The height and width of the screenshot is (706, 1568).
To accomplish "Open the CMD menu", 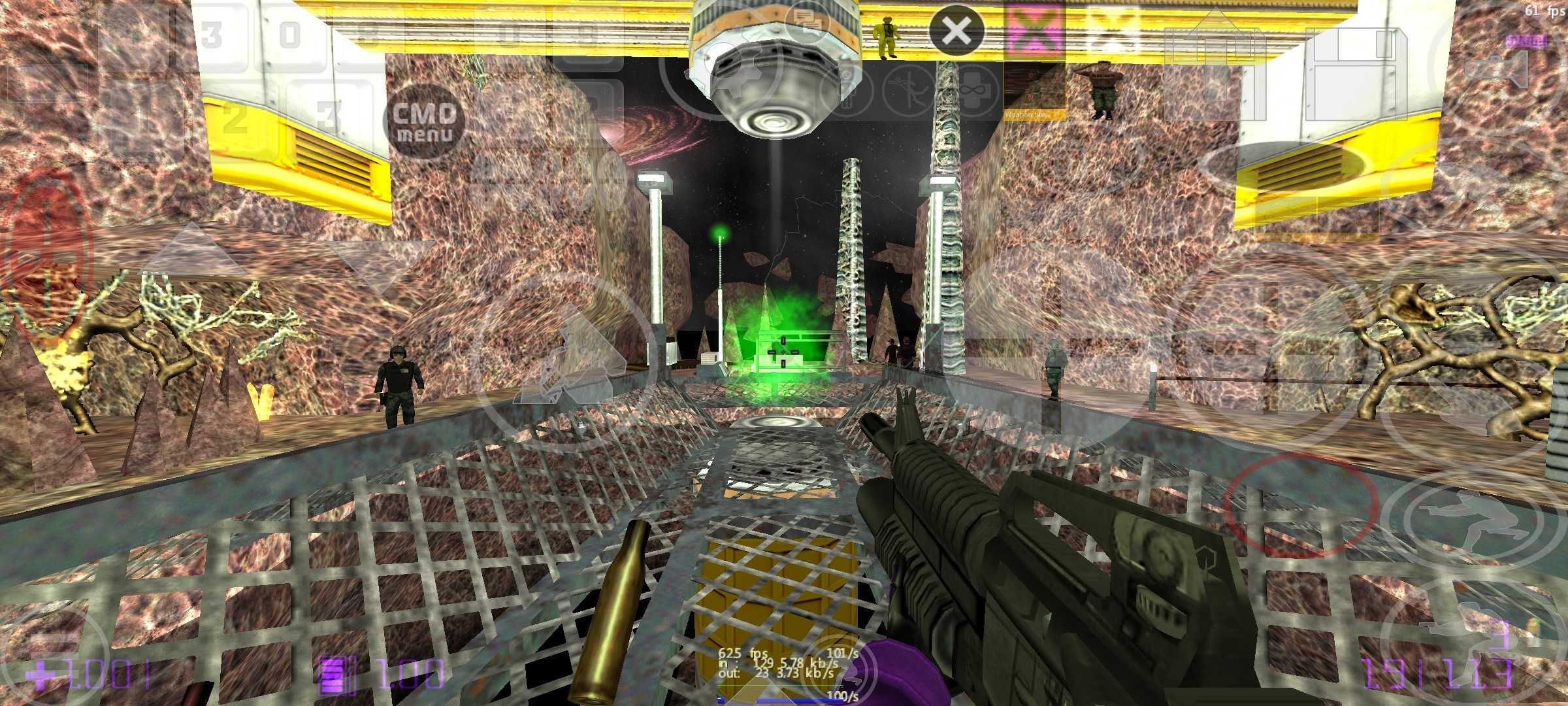I will click(x=425, y=122).
